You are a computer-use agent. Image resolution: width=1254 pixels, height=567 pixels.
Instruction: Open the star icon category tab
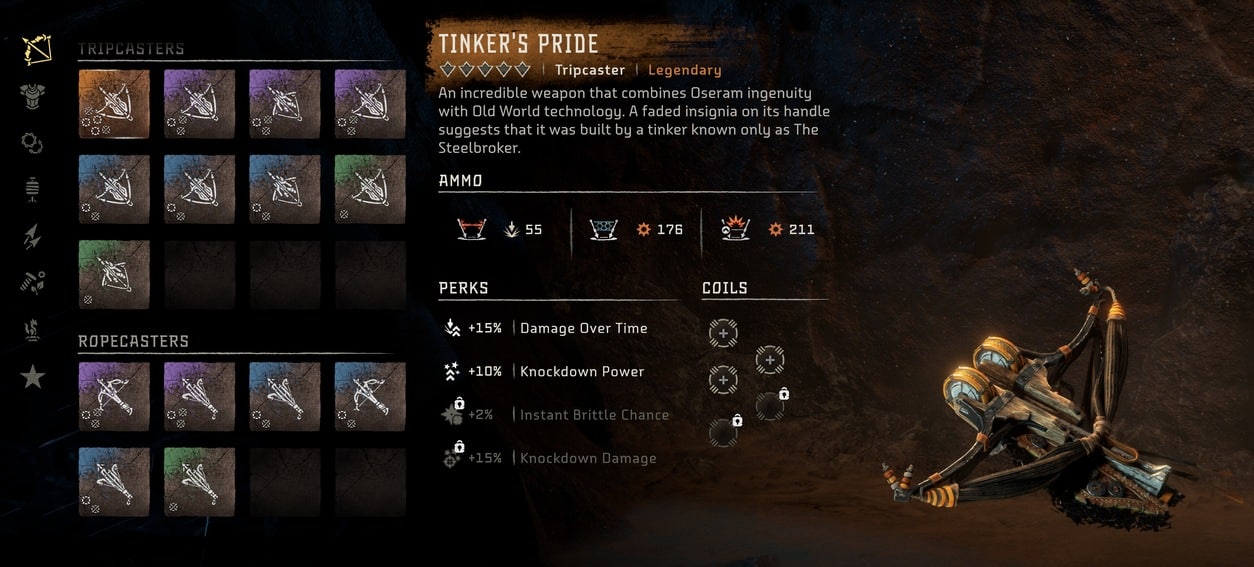coord(33,376)
